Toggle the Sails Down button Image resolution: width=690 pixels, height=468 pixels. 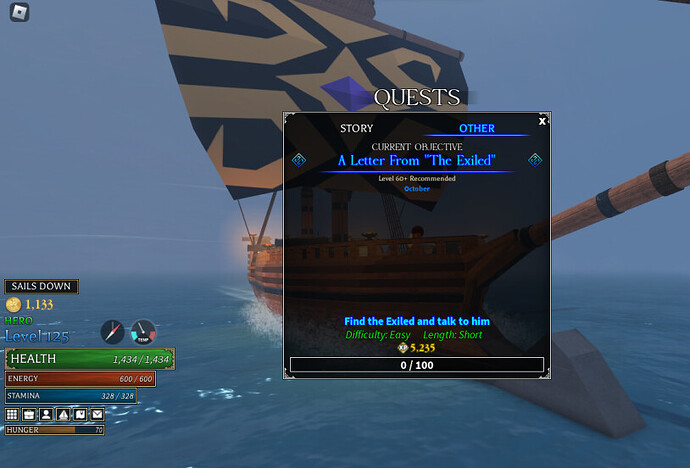pos(41,287)
